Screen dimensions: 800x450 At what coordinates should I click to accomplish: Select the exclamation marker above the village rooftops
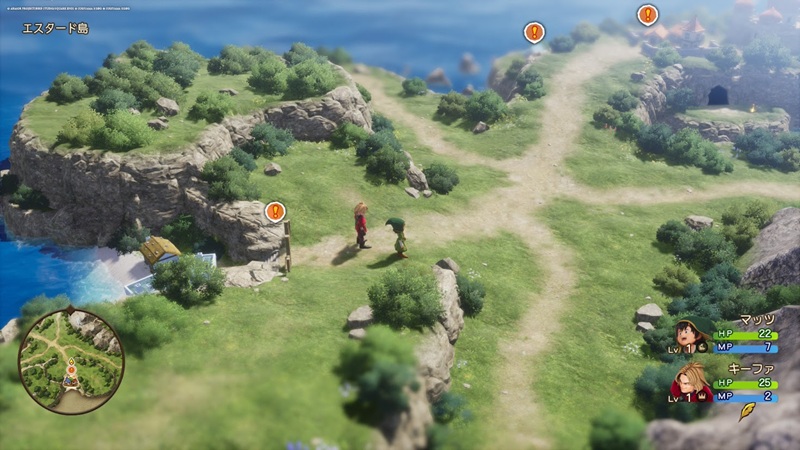(x=648, y=15)
